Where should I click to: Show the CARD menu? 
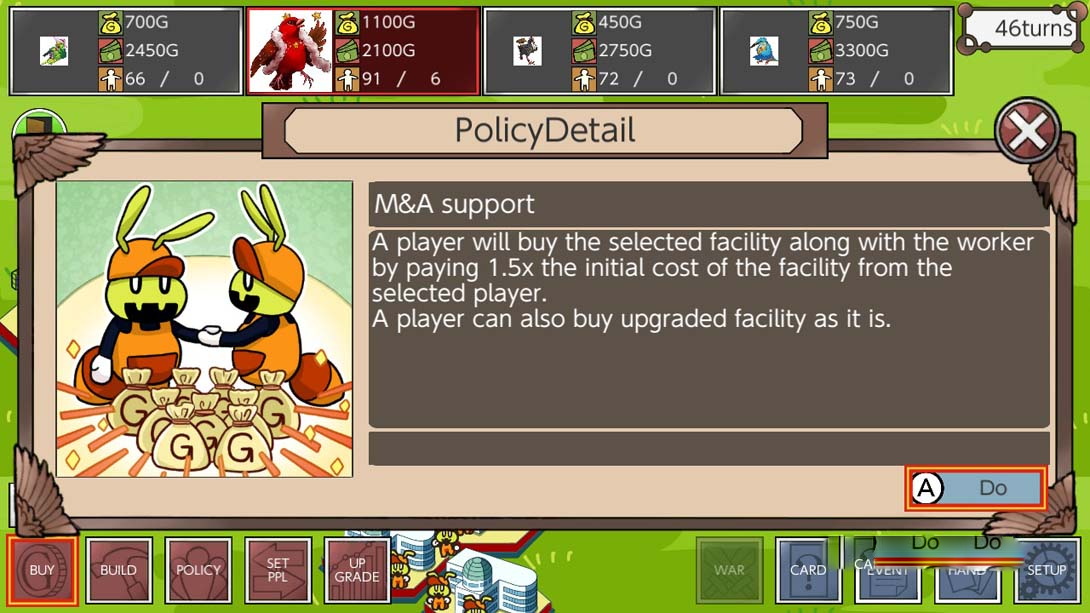click(807, 570)
